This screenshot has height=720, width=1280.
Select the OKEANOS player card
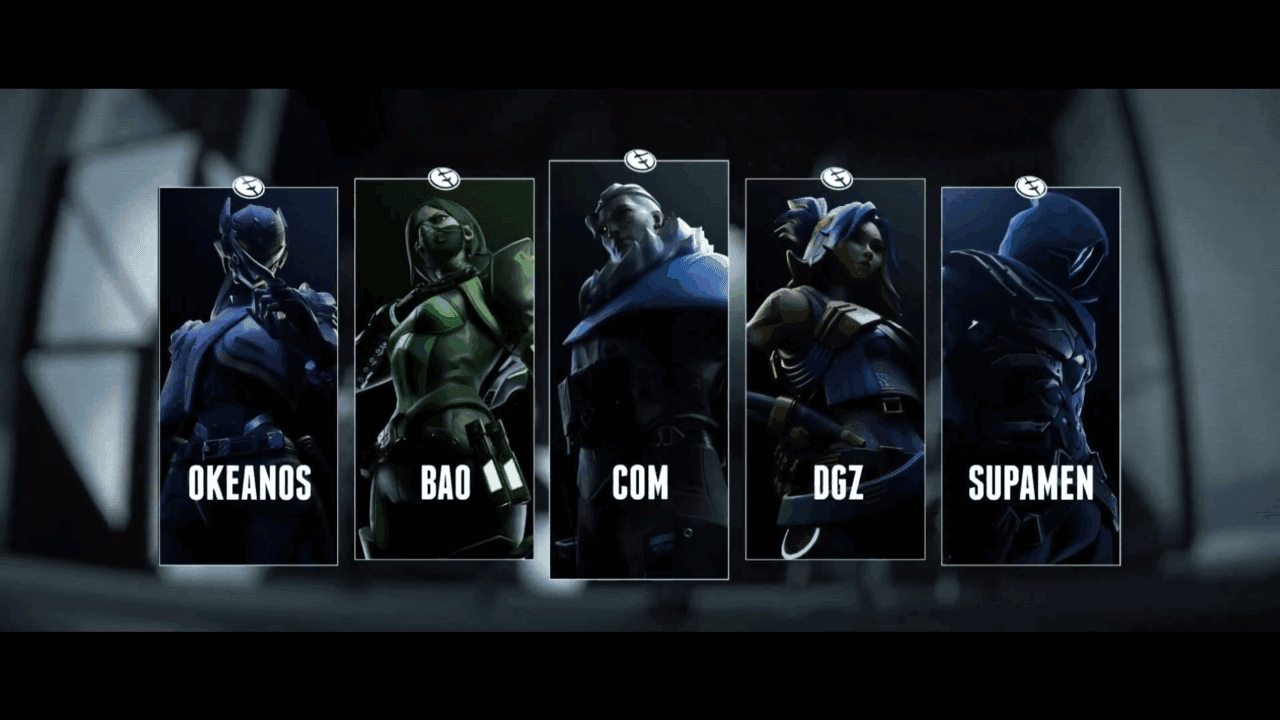point(248,376)
